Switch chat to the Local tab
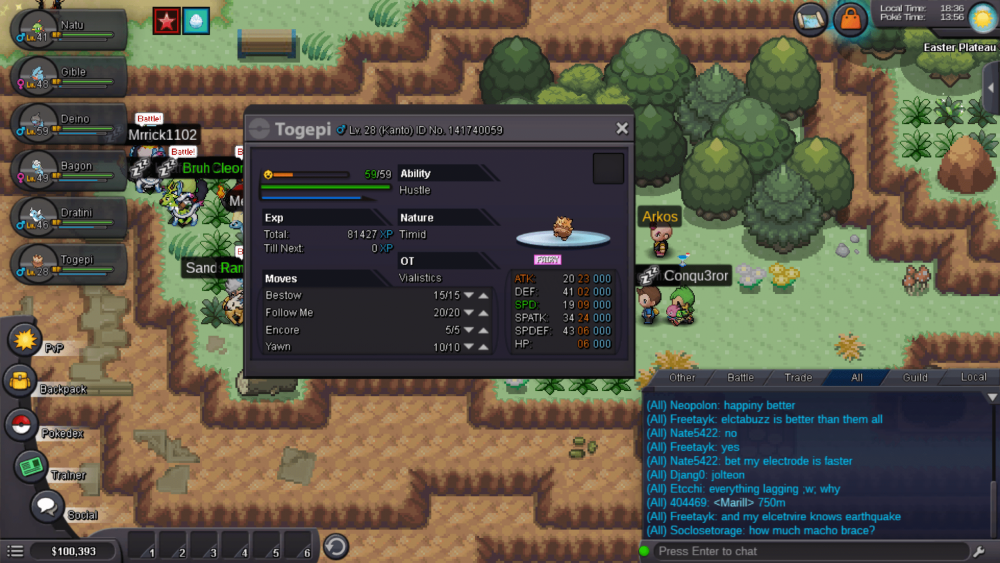Screen dimensions: 1000x563 pyautogui.click(x=973, y=378)
